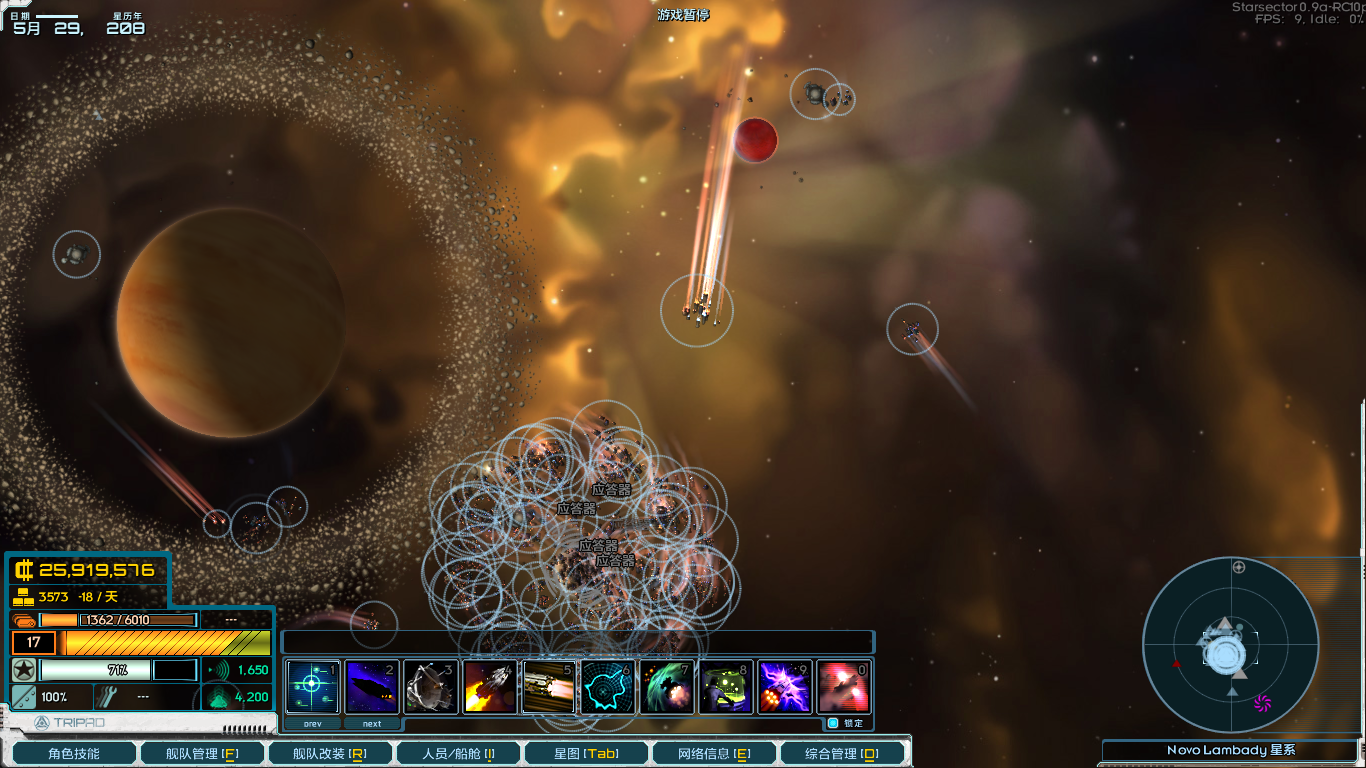Screen dimensions: 1366x768
Task: Click the prev button under the ability bar
Action: (313, 722)
